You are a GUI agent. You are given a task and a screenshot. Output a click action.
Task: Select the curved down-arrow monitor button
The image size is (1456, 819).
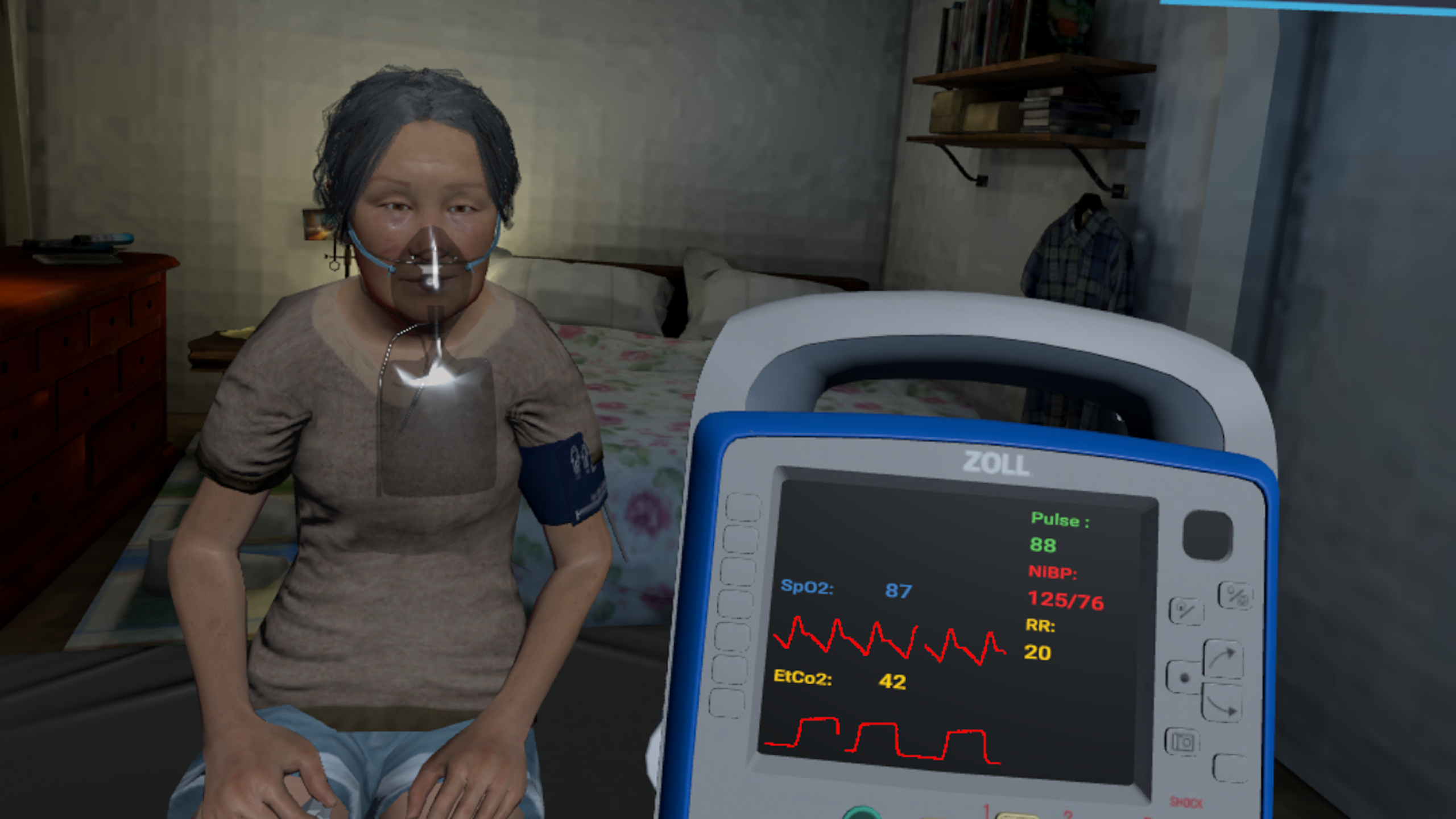point(1222,704)
